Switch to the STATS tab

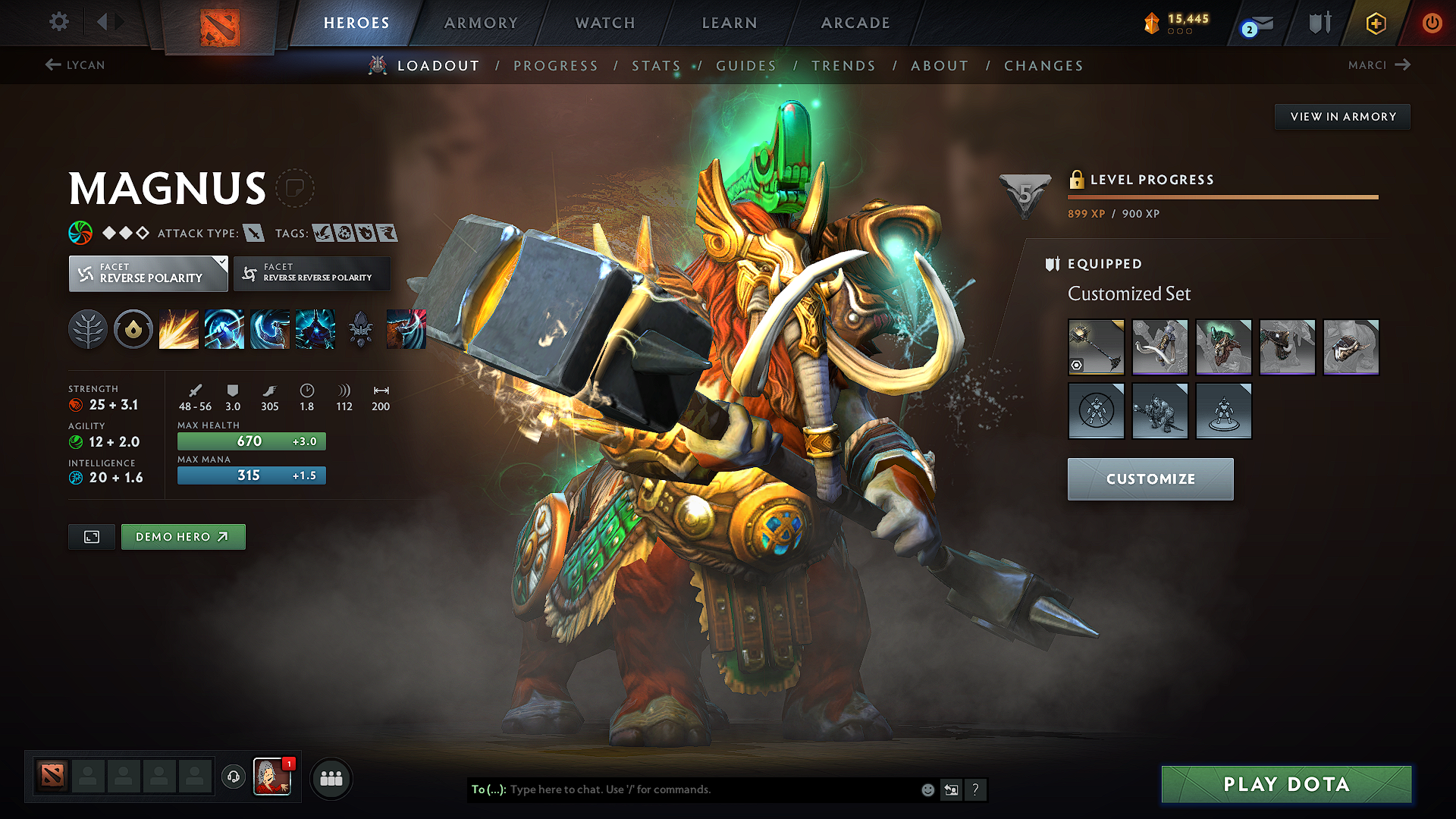coord(657,65)
